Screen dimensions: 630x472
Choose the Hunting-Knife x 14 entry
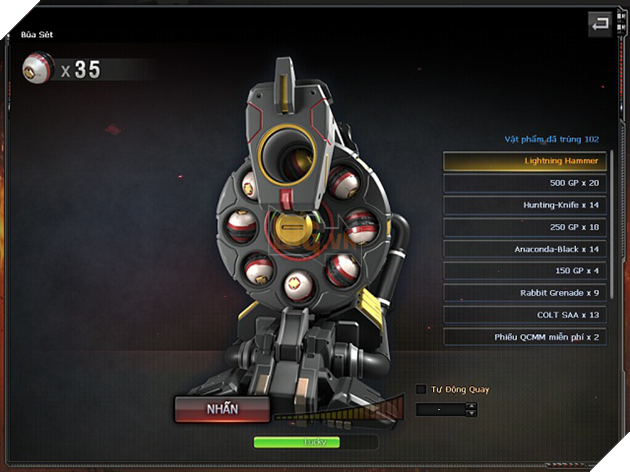point(525,205)
